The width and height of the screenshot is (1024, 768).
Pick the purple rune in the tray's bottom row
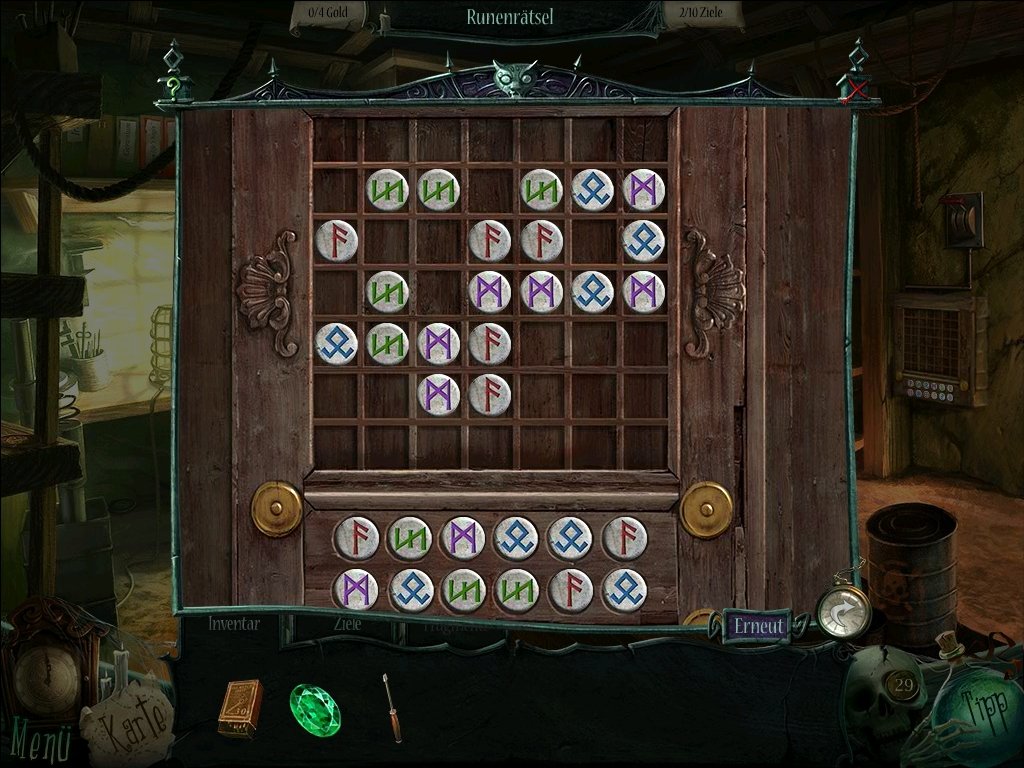coord(355,590)
